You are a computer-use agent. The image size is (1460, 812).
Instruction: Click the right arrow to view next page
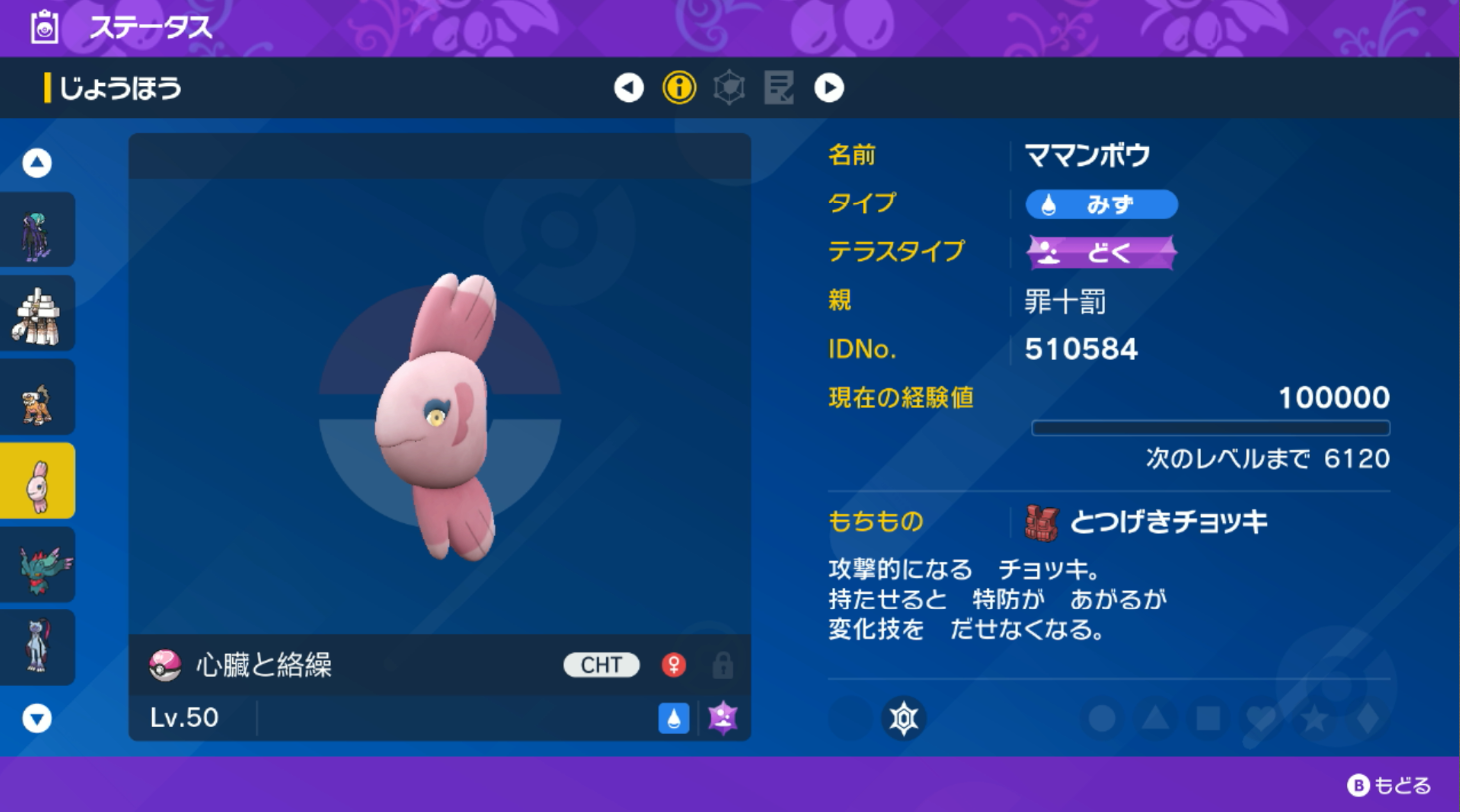click(829, 88)
